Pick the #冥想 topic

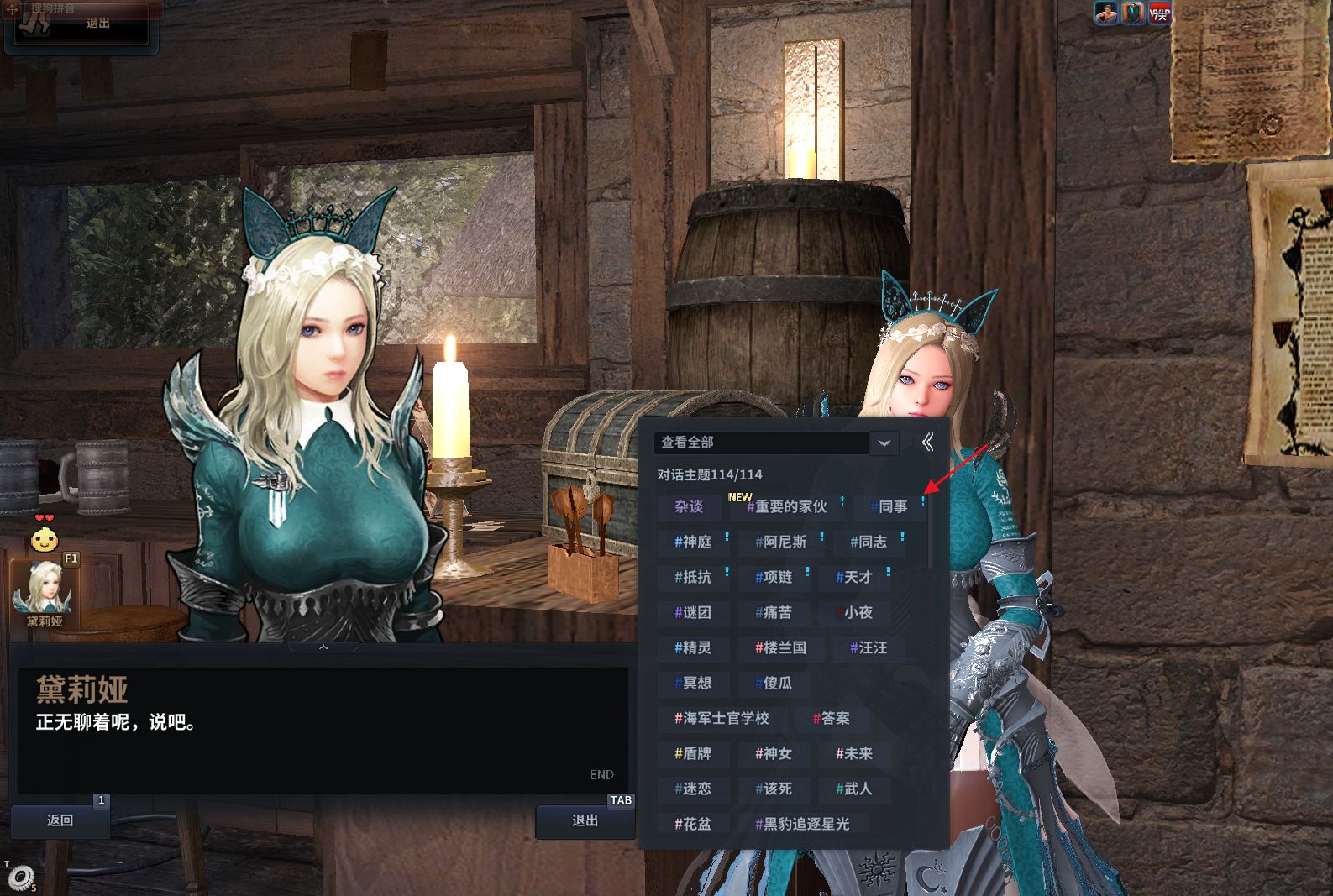pyautogui.click(x=693, y=683)
